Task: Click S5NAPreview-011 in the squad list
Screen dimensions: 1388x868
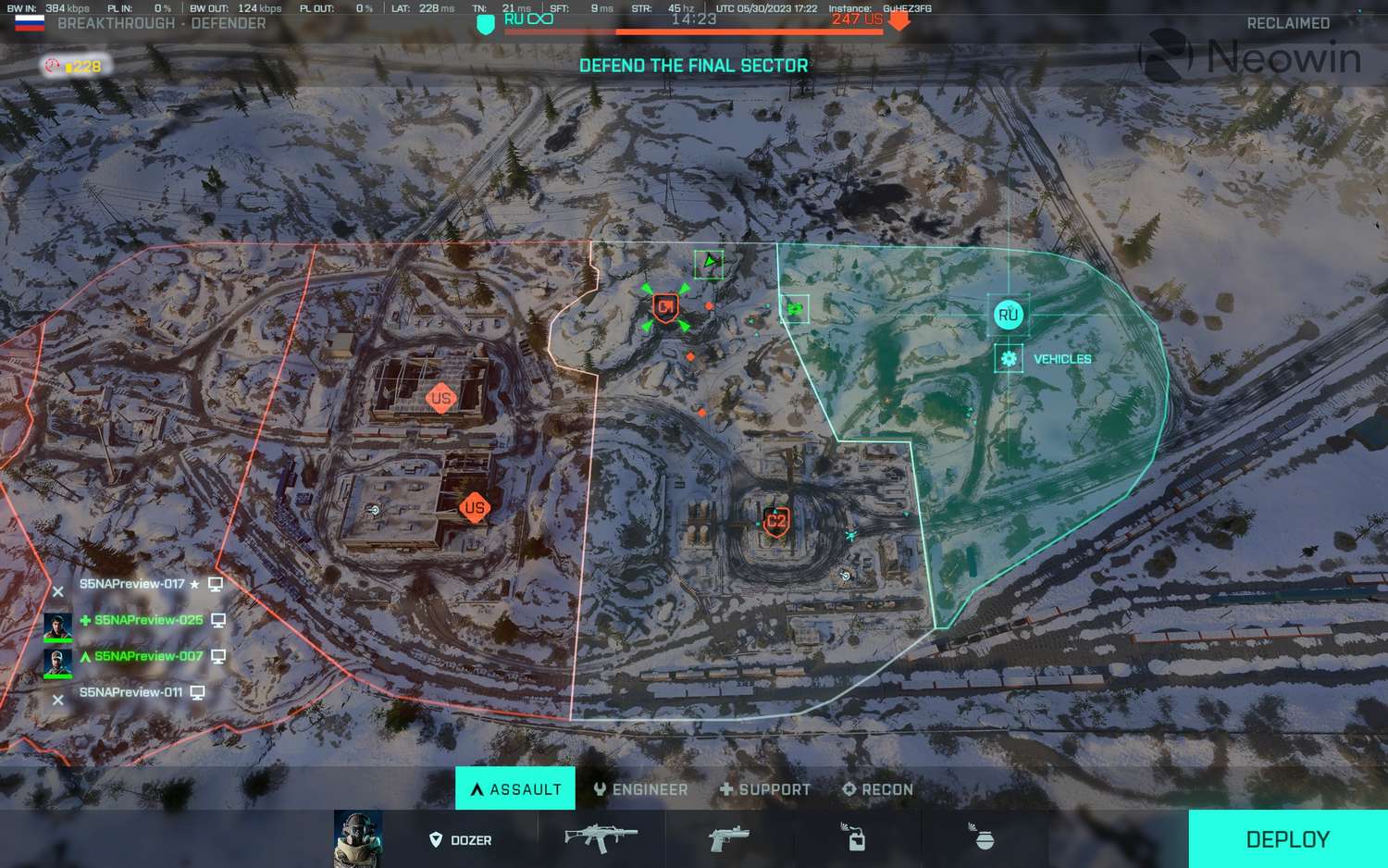Action: pos(130,692)
